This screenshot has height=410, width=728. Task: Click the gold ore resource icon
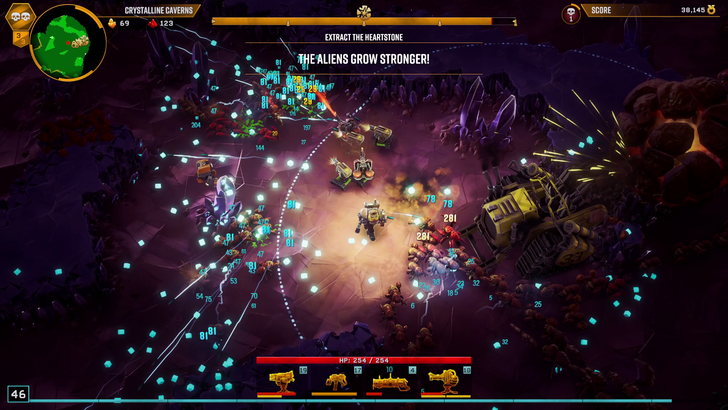(111, 22)
